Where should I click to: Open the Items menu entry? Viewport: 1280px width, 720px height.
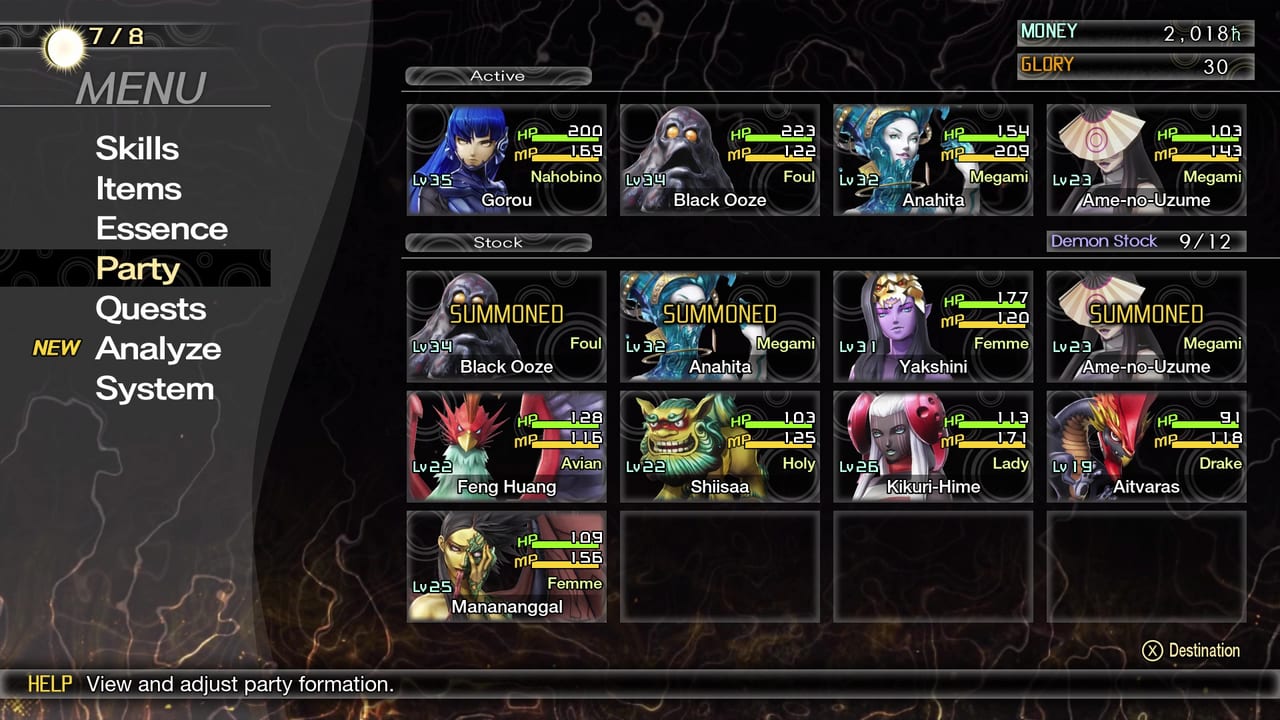(138, 188)
